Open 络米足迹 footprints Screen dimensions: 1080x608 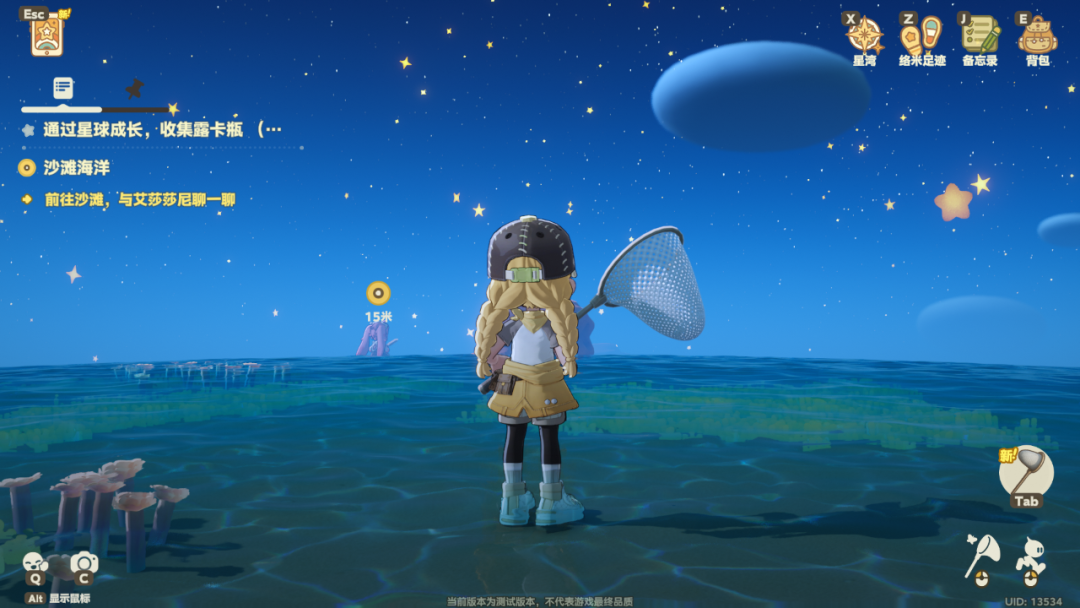pos(921,36)
